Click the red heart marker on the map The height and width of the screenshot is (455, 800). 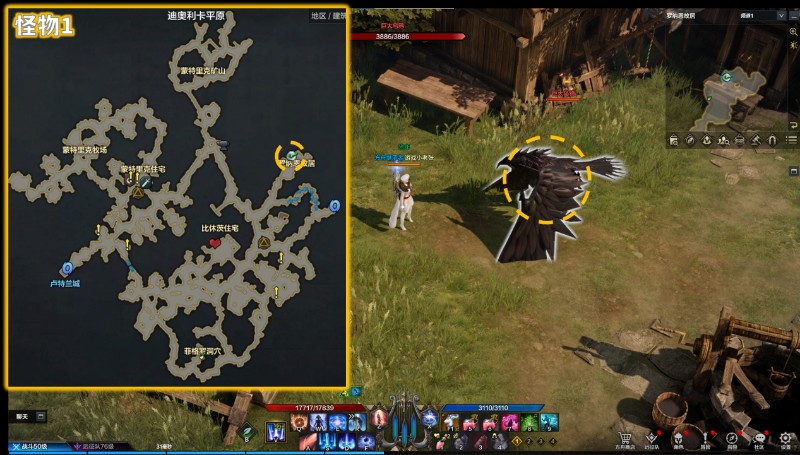pyautogui.click(x=215, y=243)
